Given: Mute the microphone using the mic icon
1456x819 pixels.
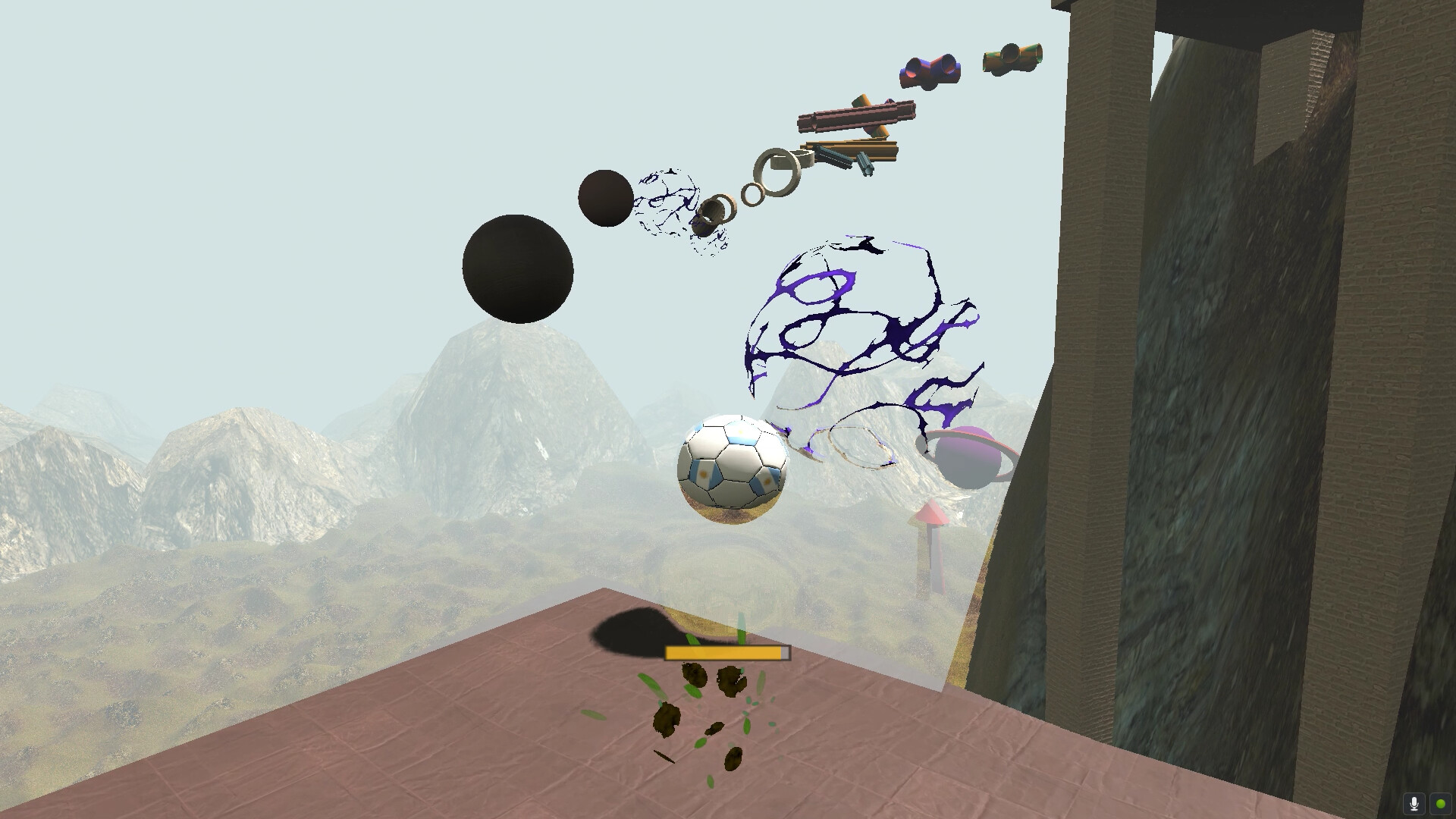Looking at the screenshot, I should pyautogui.click(x=1415, y=802).
